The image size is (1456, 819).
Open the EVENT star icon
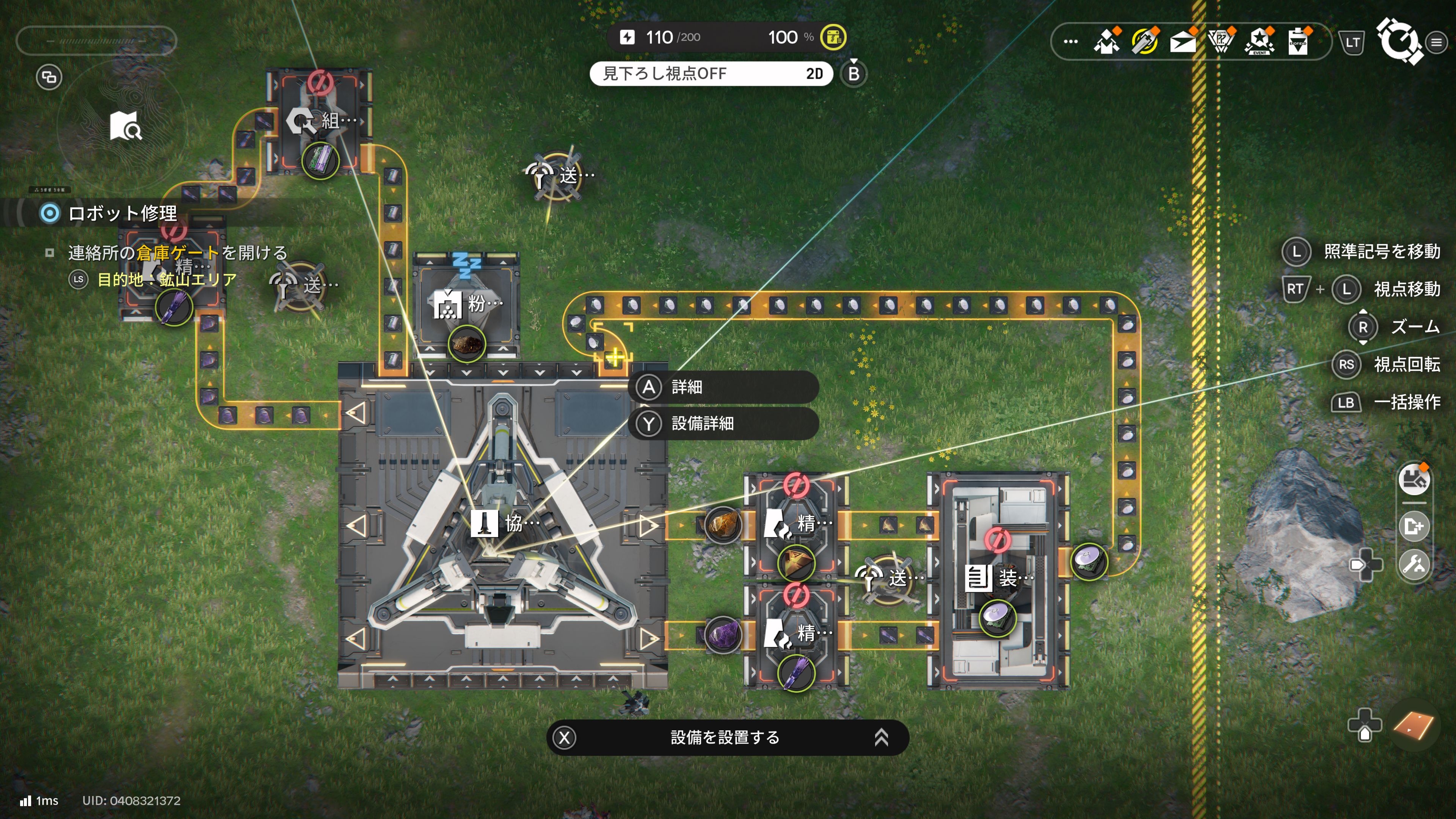pyautogui.click(x=1259, y=41)
